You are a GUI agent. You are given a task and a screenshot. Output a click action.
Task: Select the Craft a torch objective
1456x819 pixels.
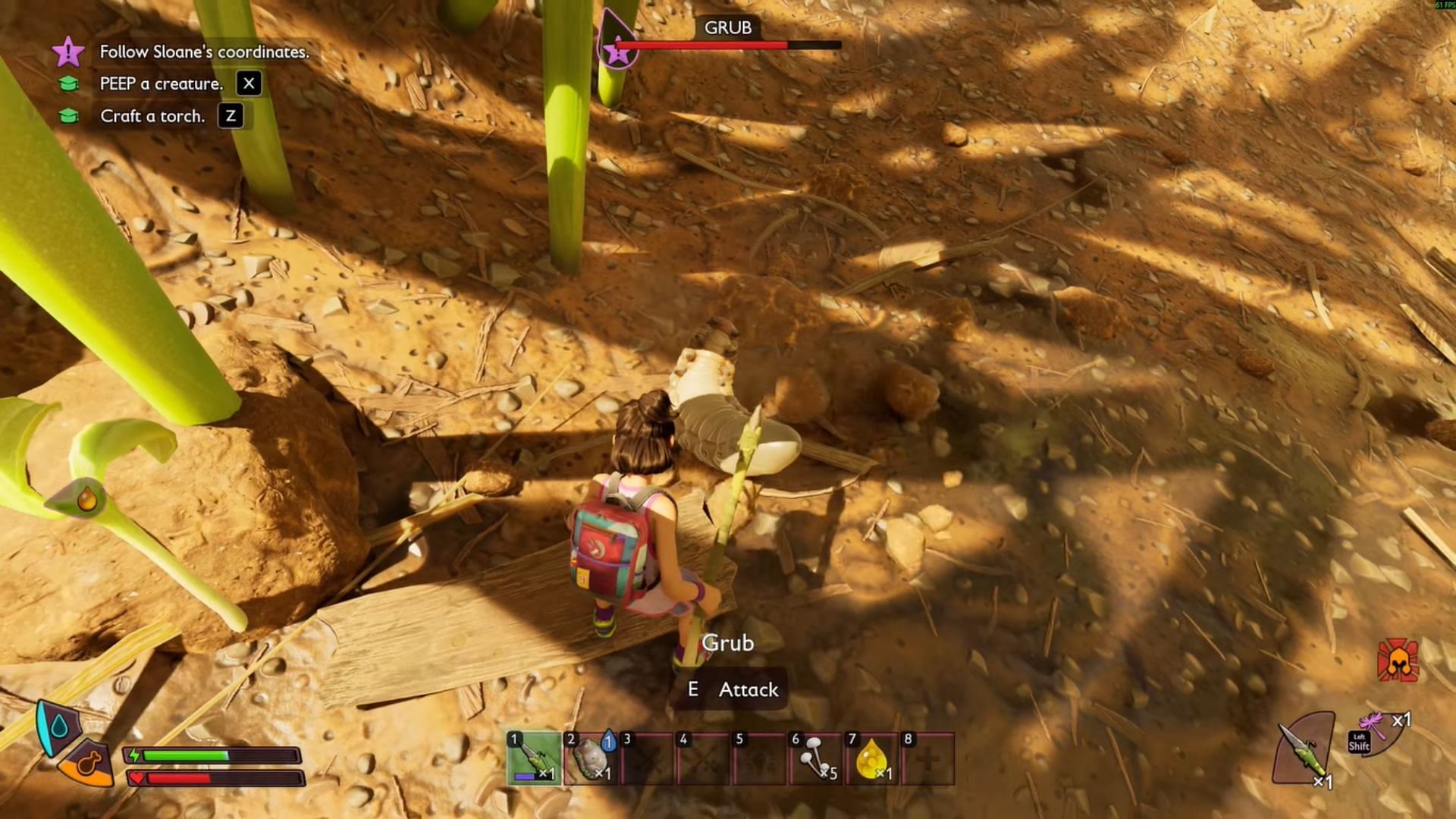[152, 116]
